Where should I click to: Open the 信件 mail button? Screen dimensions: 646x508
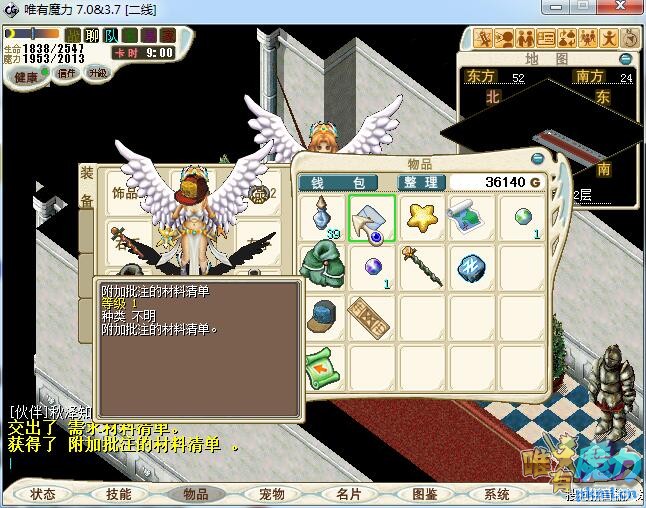(67, 74)
